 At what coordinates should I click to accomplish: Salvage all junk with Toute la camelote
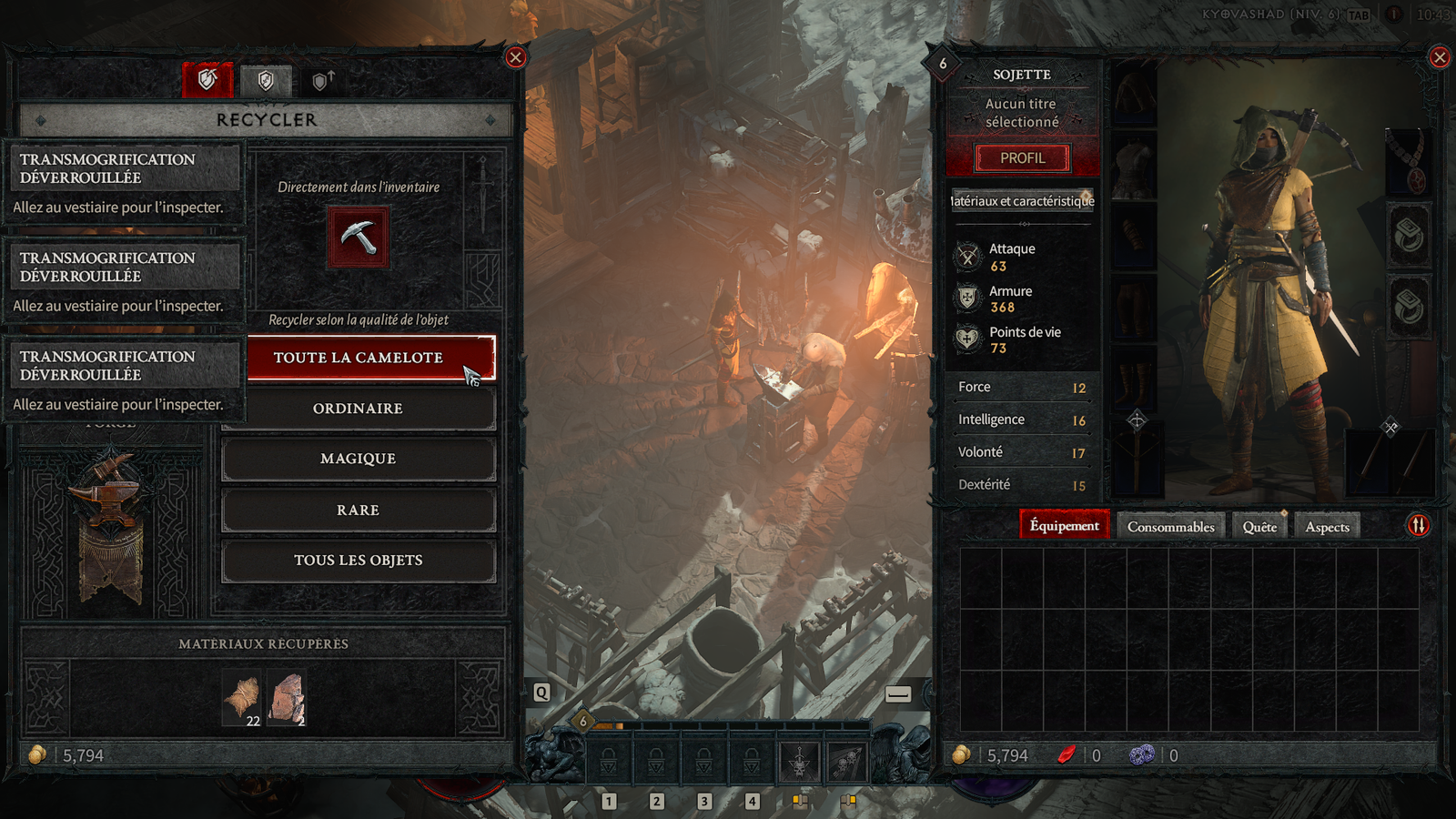click(359, 358)
